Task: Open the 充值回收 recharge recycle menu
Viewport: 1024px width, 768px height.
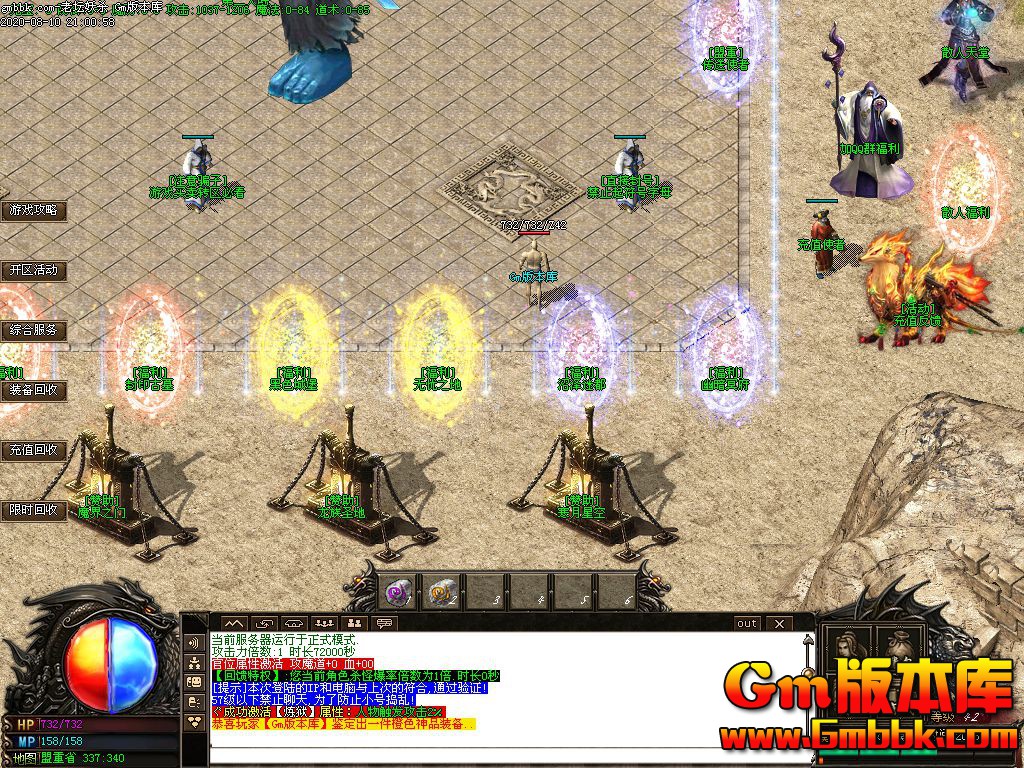Action: [34, 450]
